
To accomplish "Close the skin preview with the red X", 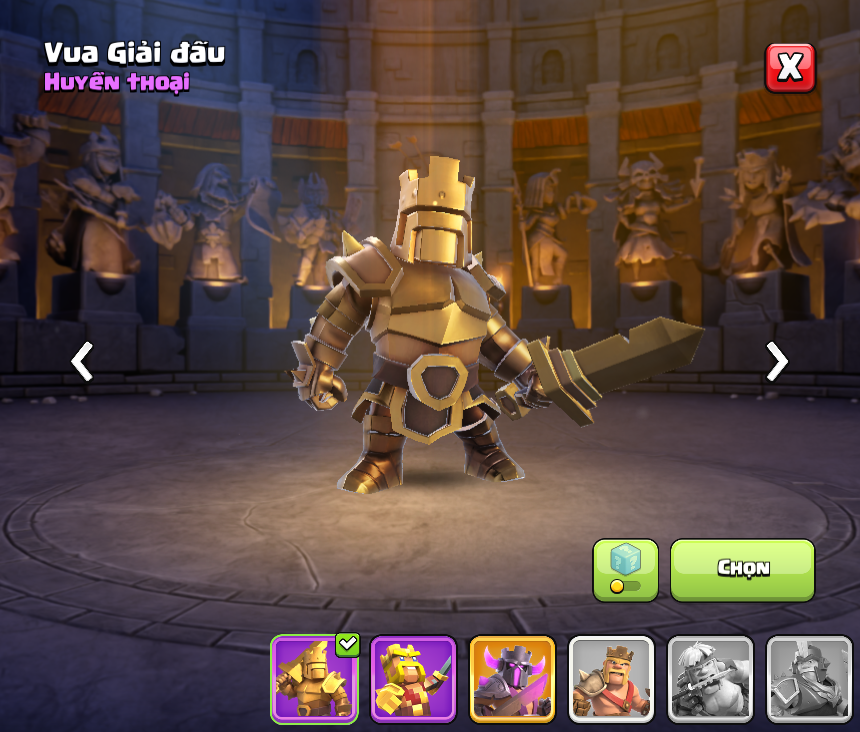I will [x=790, y=68].
